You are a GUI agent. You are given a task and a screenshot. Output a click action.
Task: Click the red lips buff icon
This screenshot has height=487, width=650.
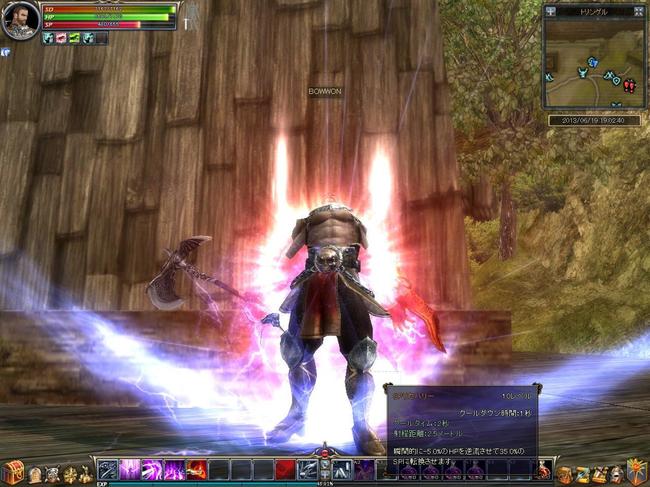pos(61,38)
